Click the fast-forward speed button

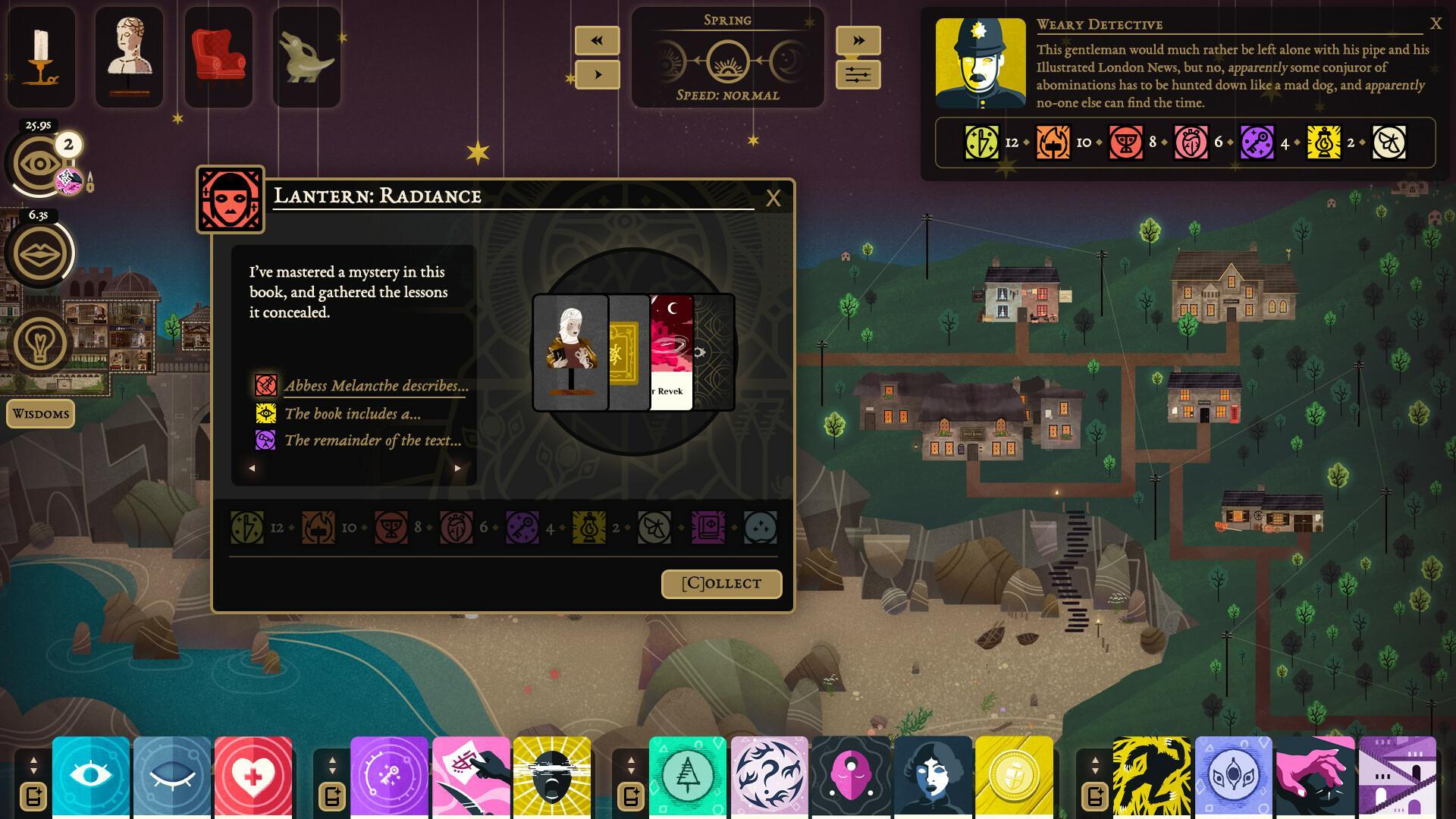[858, 40]
